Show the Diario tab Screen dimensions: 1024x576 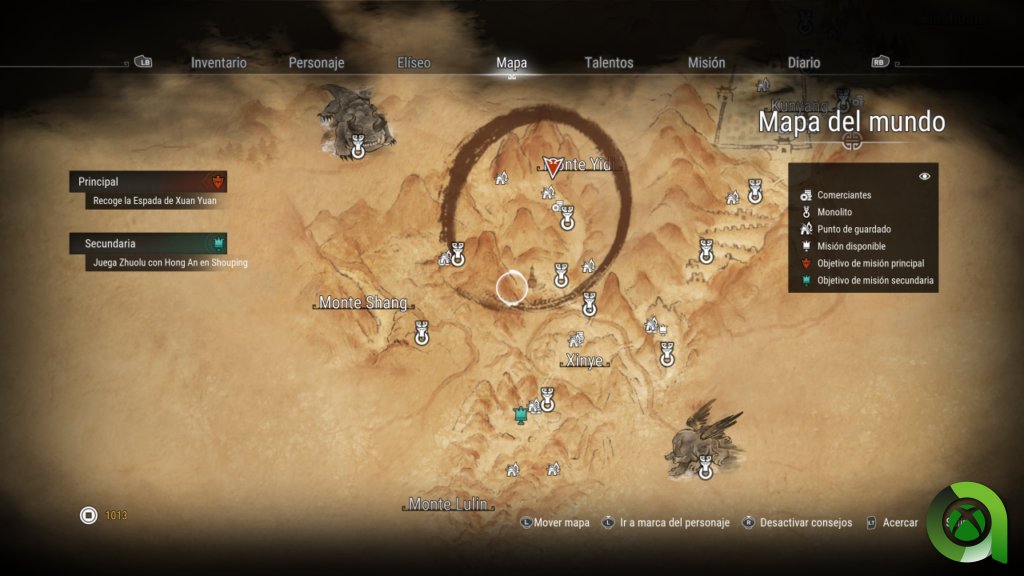804,63
